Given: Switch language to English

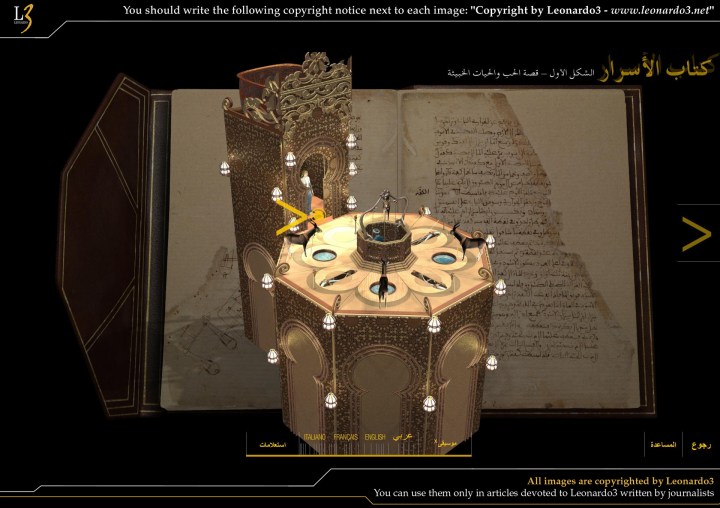Looking at the screenshot, I should [x=375, y=437].
